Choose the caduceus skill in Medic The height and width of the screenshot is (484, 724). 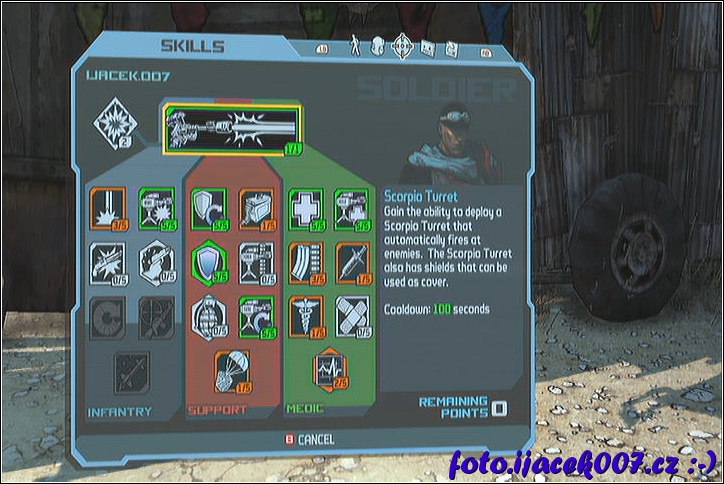(306, 315)
